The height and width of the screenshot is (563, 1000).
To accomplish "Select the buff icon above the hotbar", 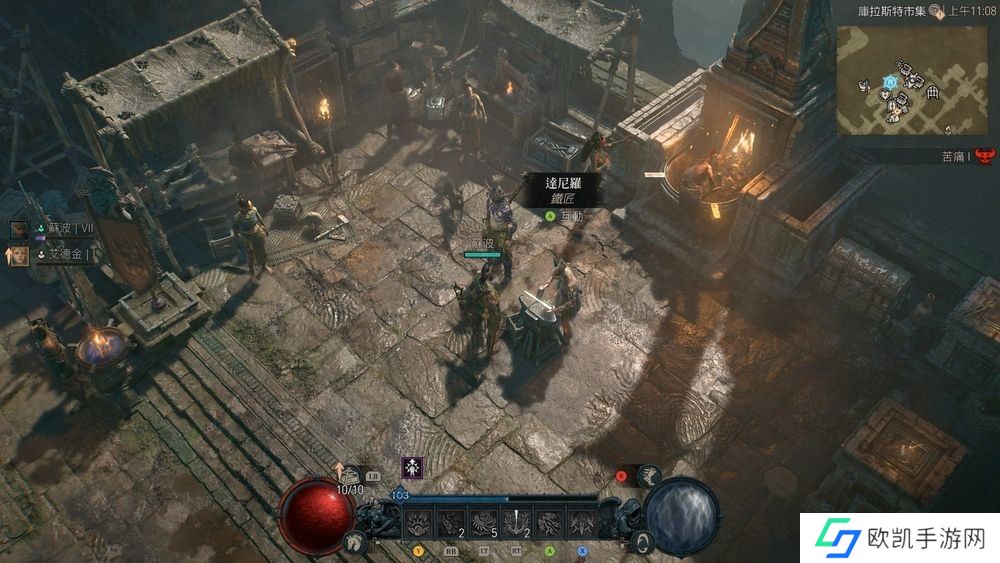I will [x=411, y=467].
